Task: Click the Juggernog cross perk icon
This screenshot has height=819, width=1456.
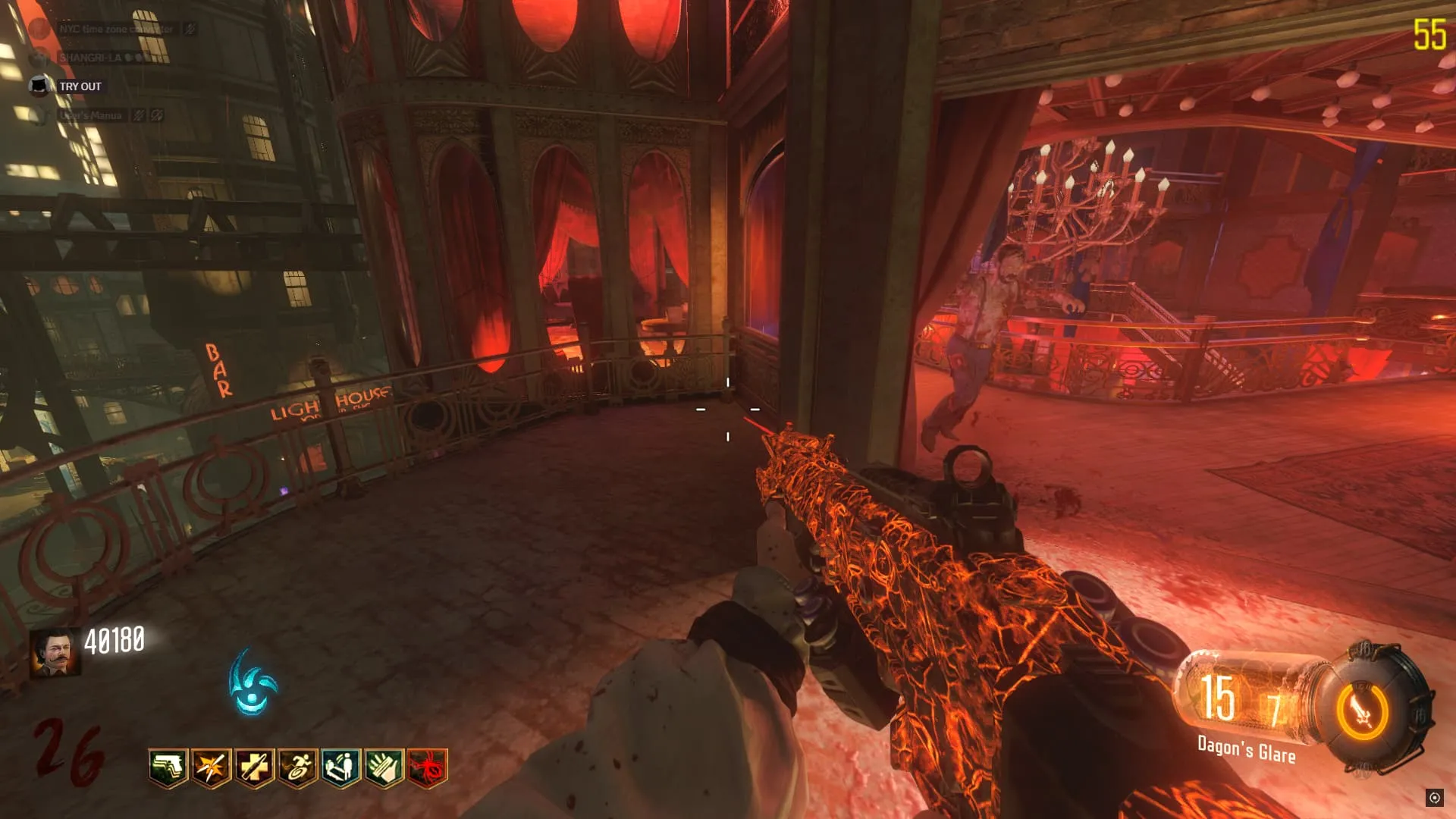Action: 255,768
